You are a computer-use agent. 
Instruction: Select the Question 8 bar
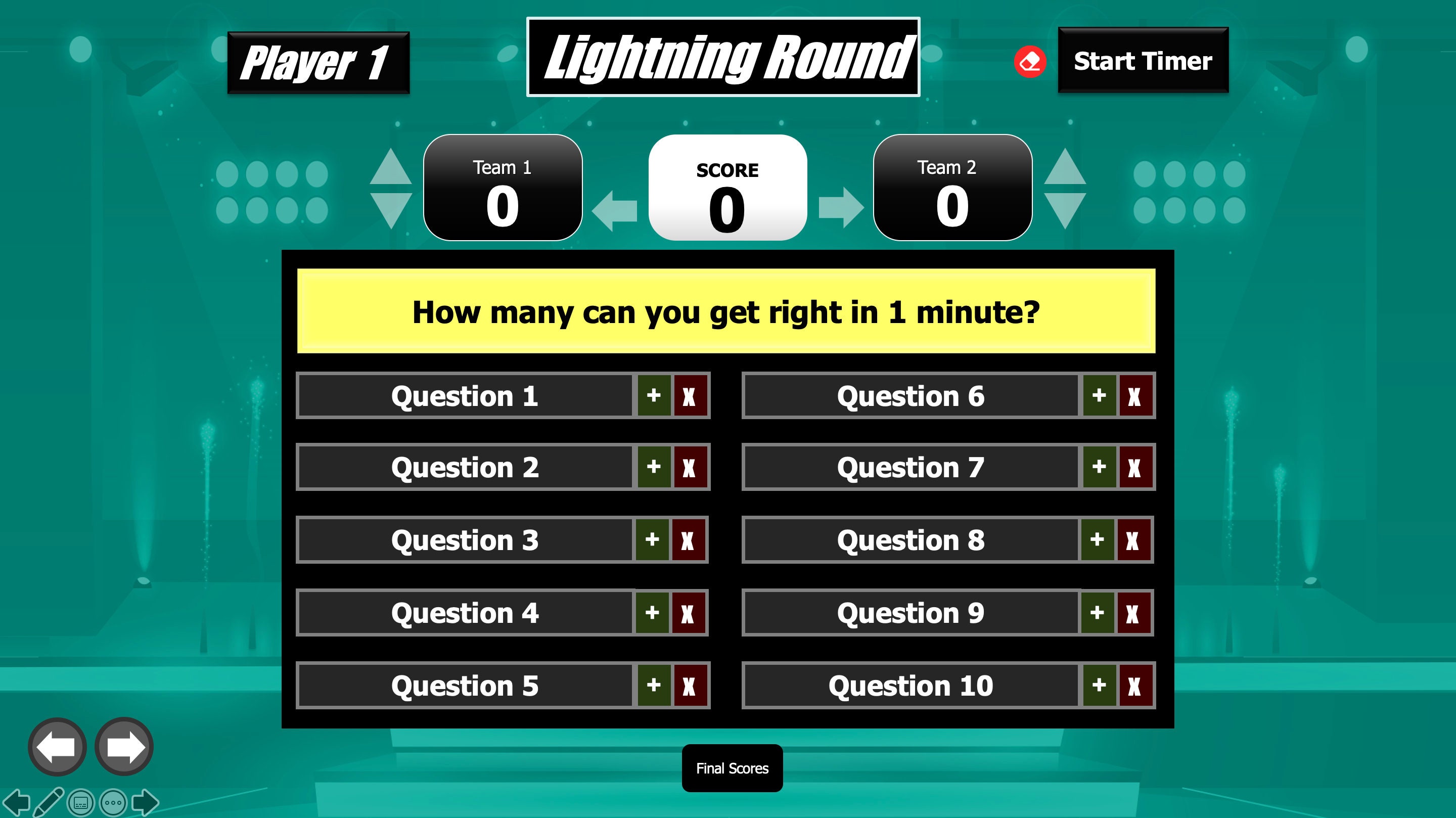pyautogui.click(x=910, y=540)
